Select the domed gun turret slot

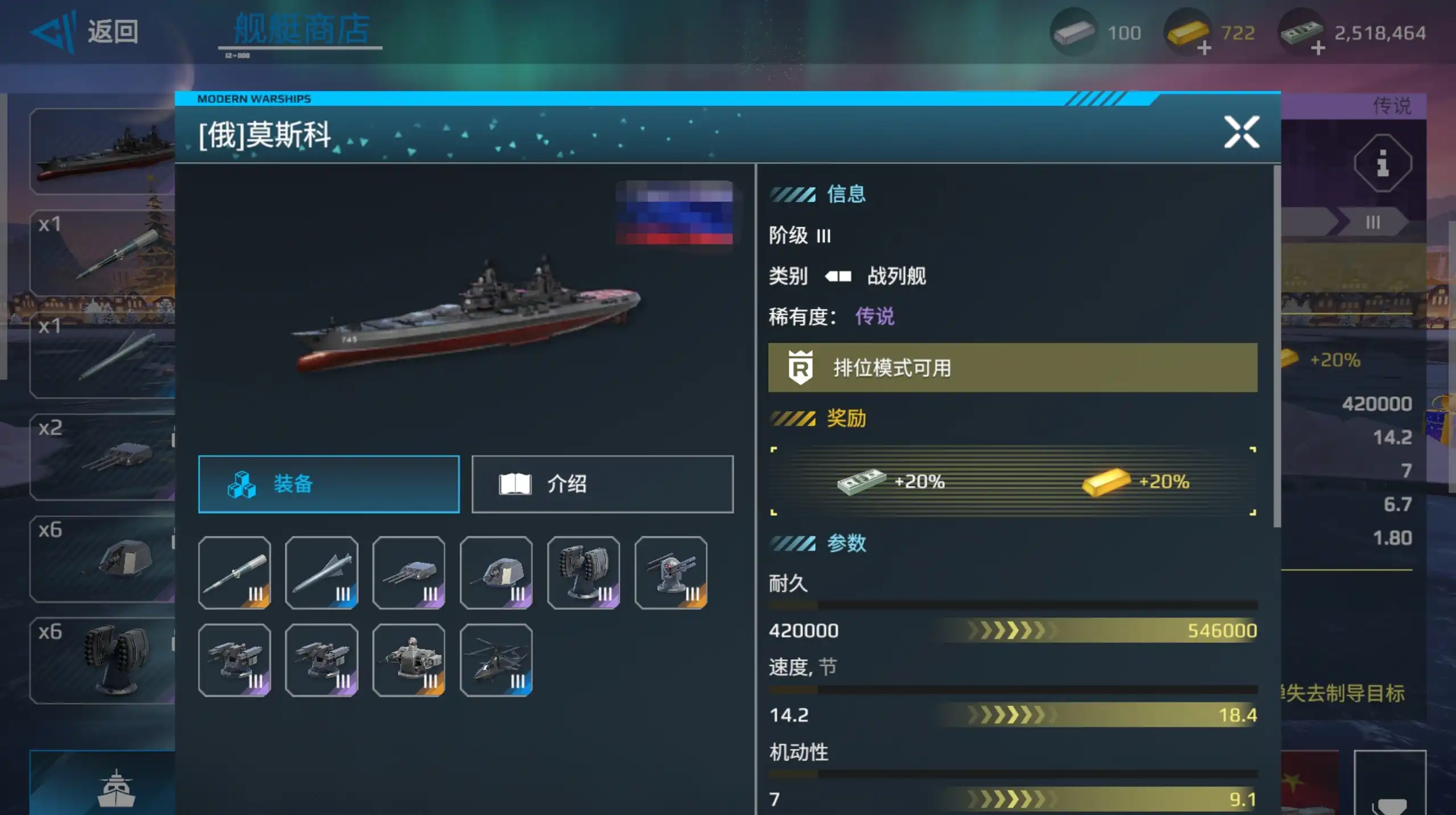(496, 573)
